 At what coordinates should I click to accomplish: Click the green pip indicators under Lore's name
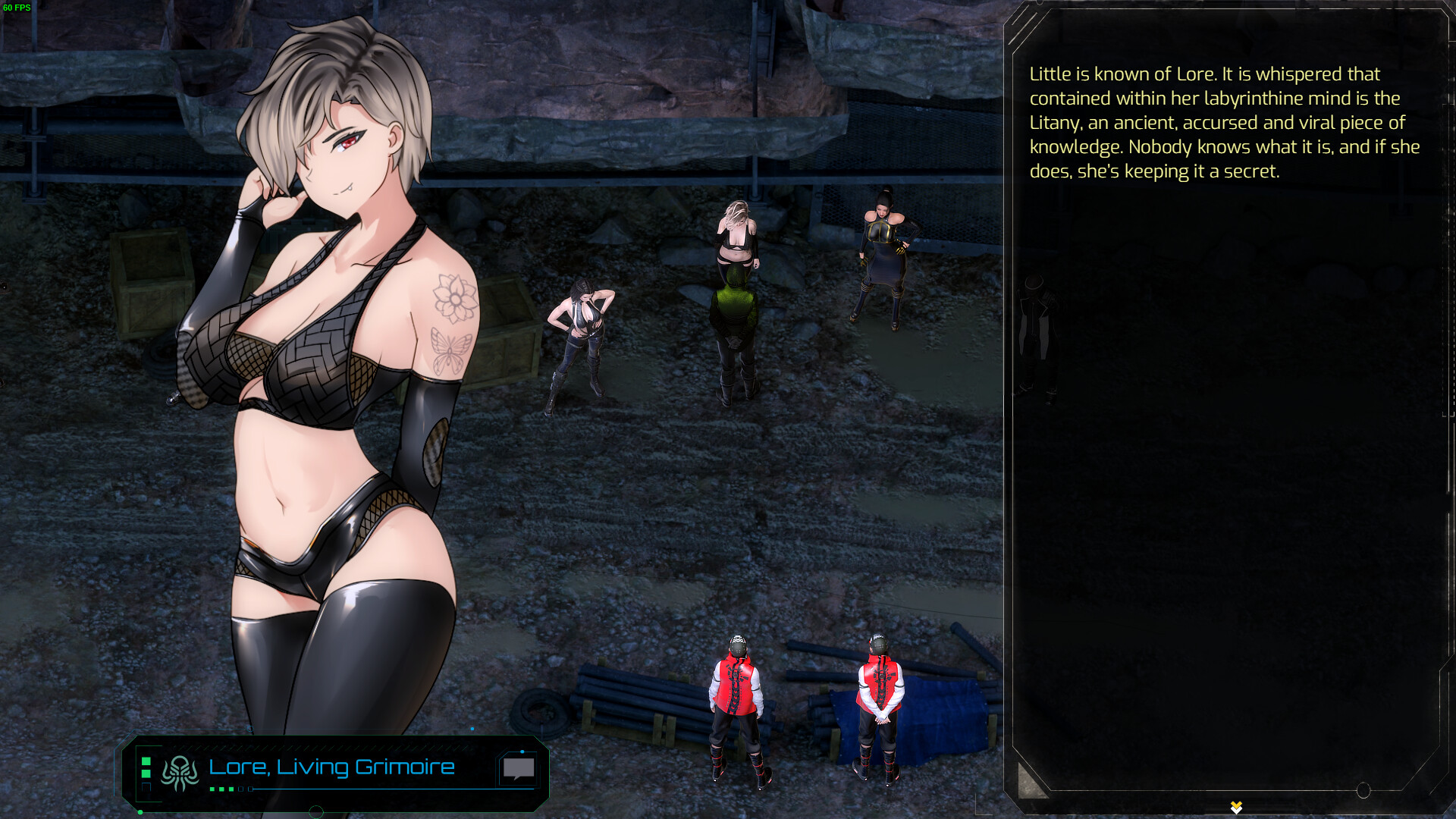(x=222, y=789)
